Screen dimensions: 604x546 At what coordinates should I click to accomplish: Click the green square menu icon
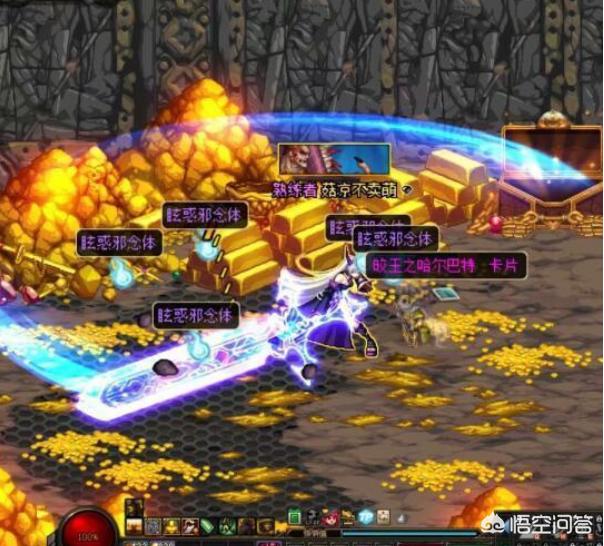tap(294, 517)
